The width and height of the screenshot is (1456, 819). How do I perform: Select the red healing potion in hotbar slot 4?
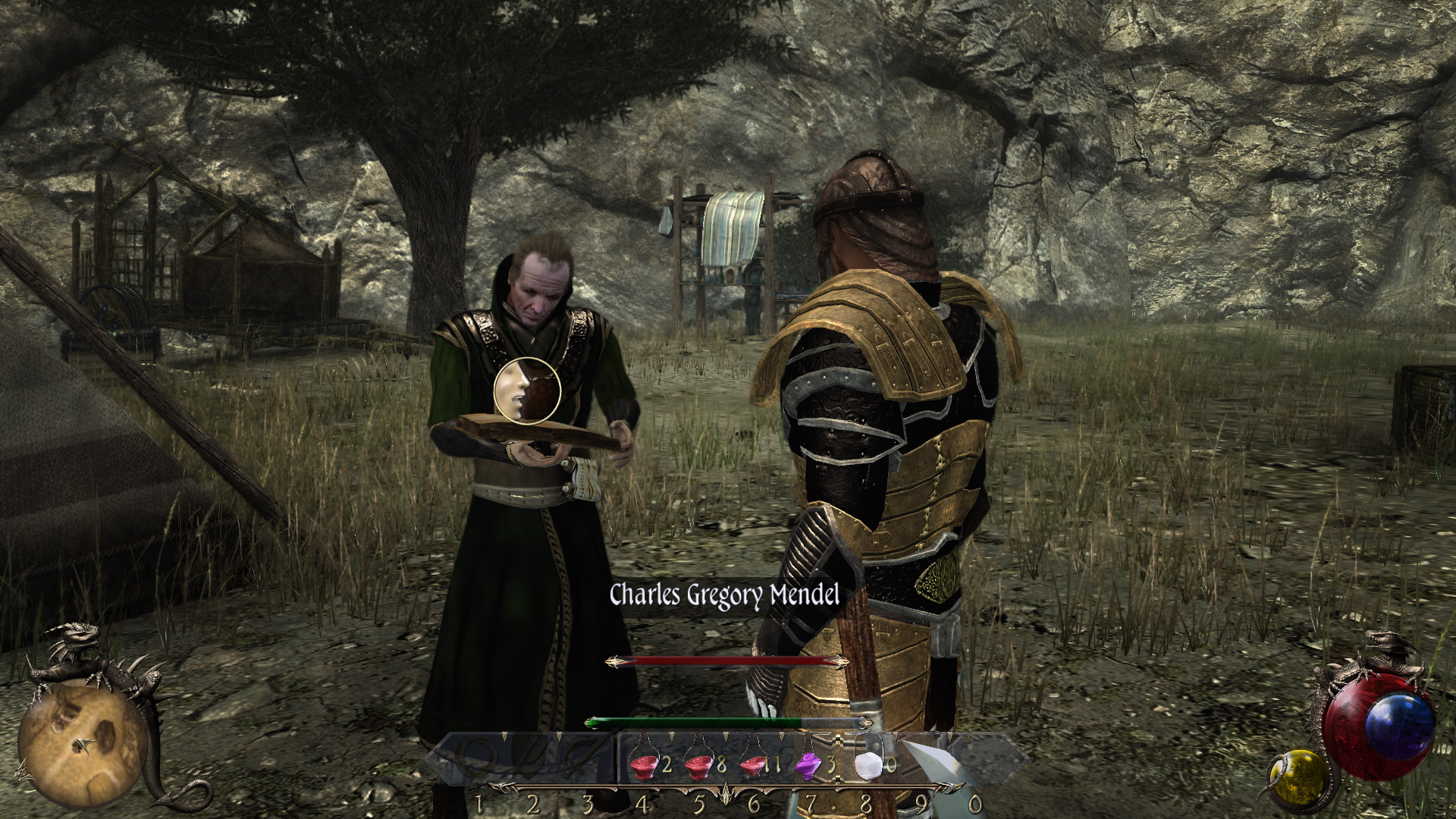pos(643,766)
